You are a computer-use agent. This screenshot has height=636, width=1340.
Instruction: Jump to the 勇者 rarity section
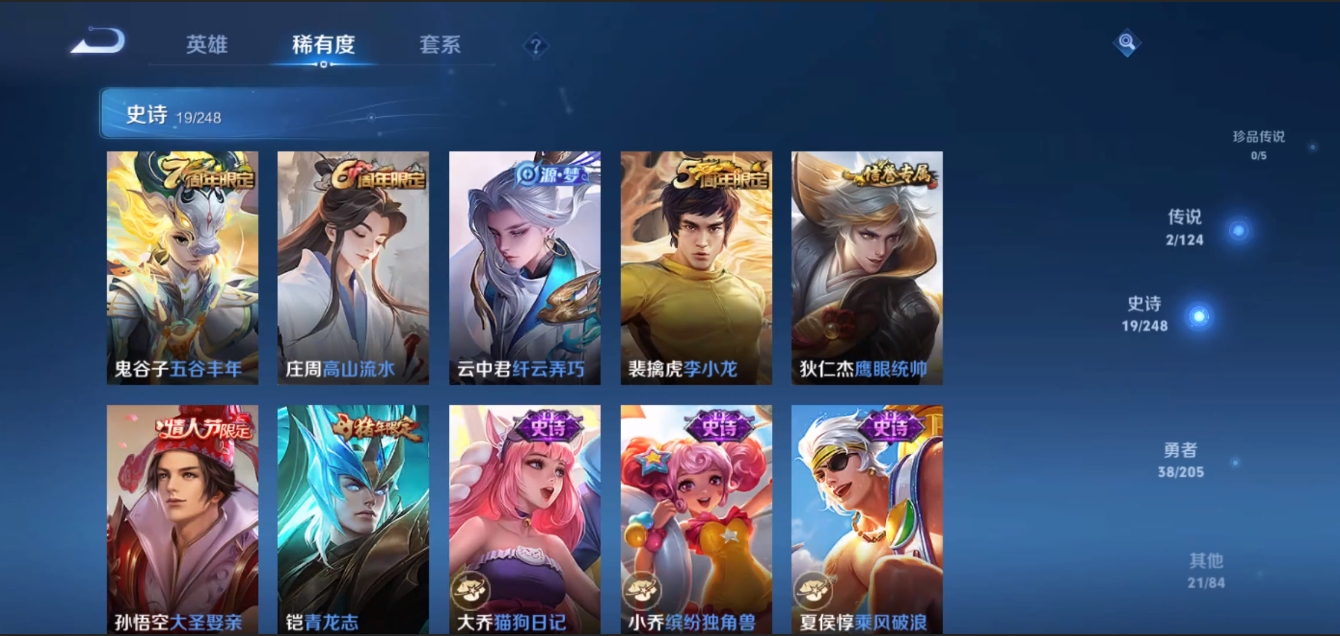pos(1181,459)
